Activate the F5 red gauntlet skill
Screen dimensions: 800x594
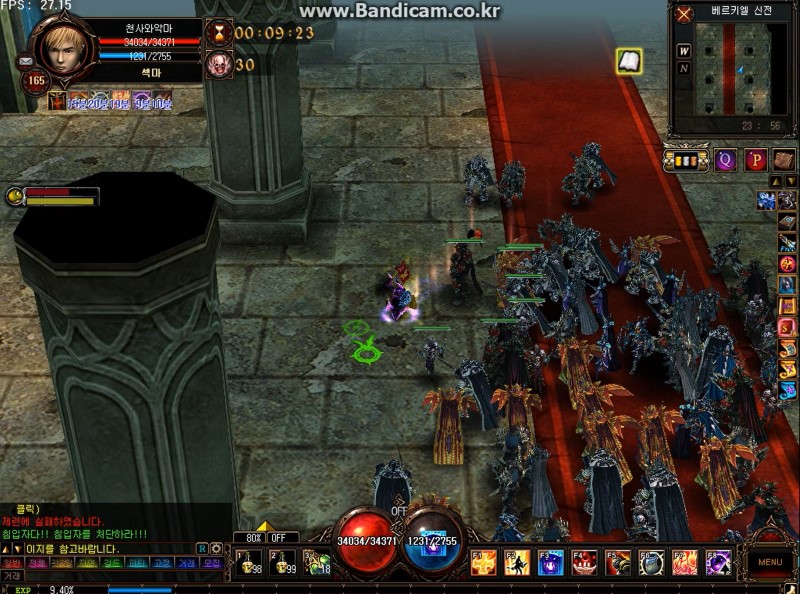618,564
